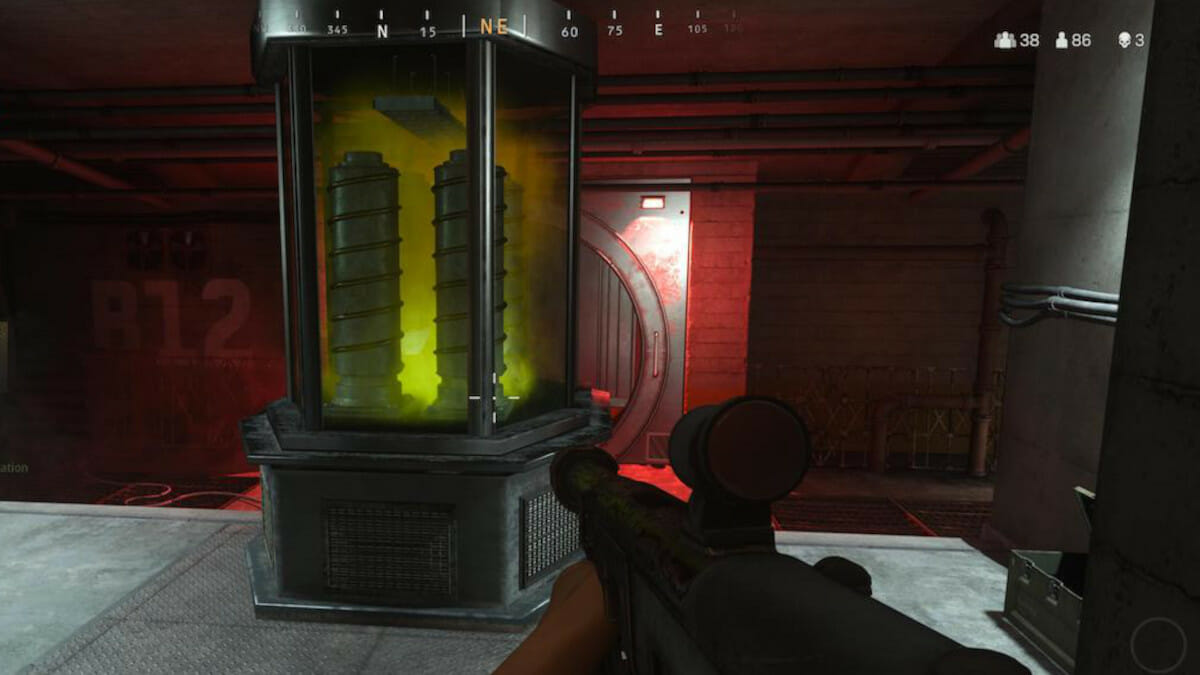Select the squads remaining group icon
Screen dimensions: 1200x675
click(1004, 40)
